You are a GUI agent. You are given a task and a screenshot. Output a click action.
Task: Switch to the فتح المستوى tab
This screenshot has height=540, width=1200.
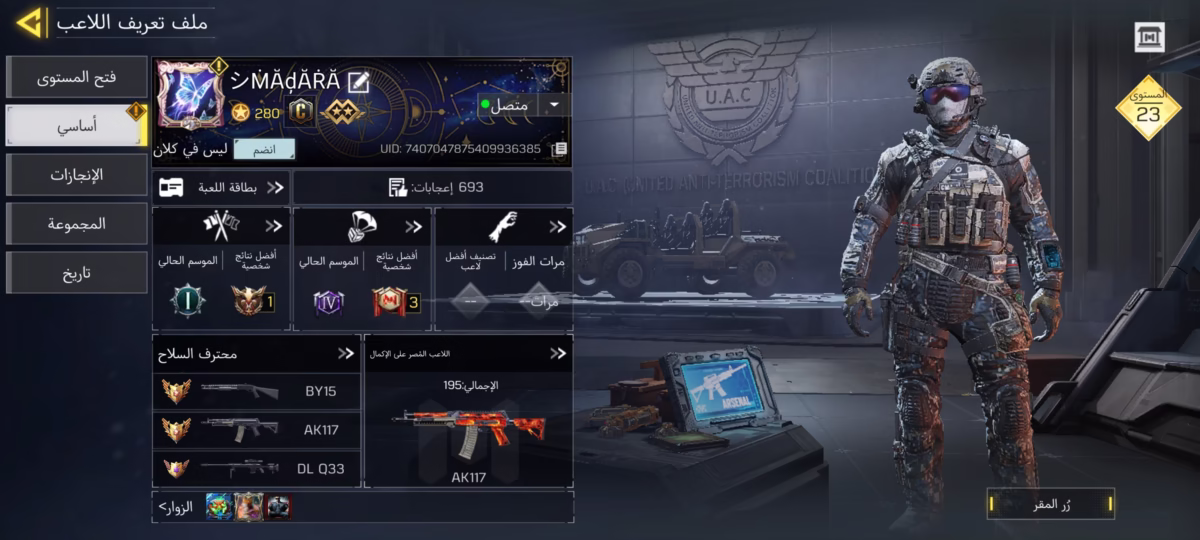pyautogui.click(x=76, y=77)
